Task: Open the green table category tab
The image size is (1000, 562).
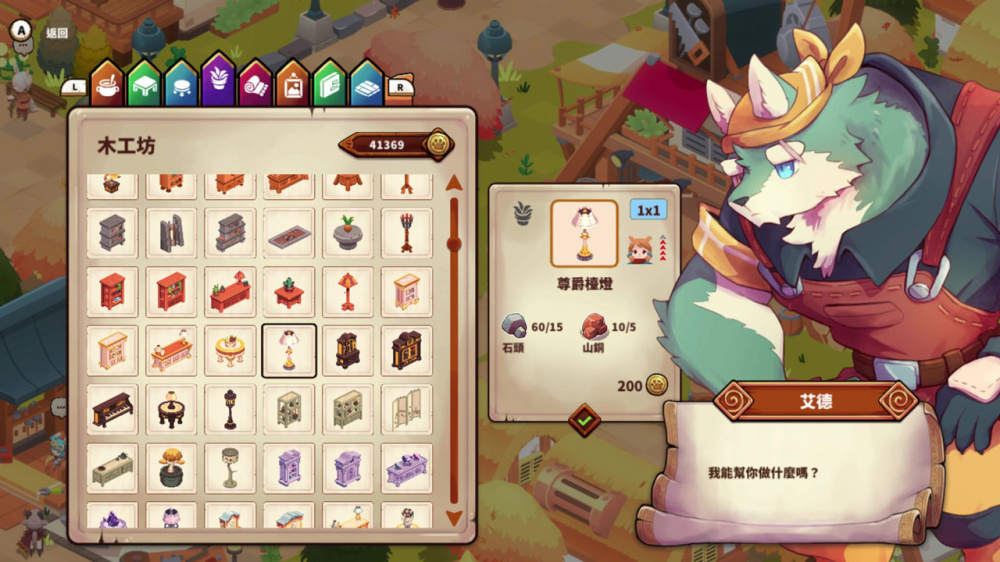Action: point(144,83)
